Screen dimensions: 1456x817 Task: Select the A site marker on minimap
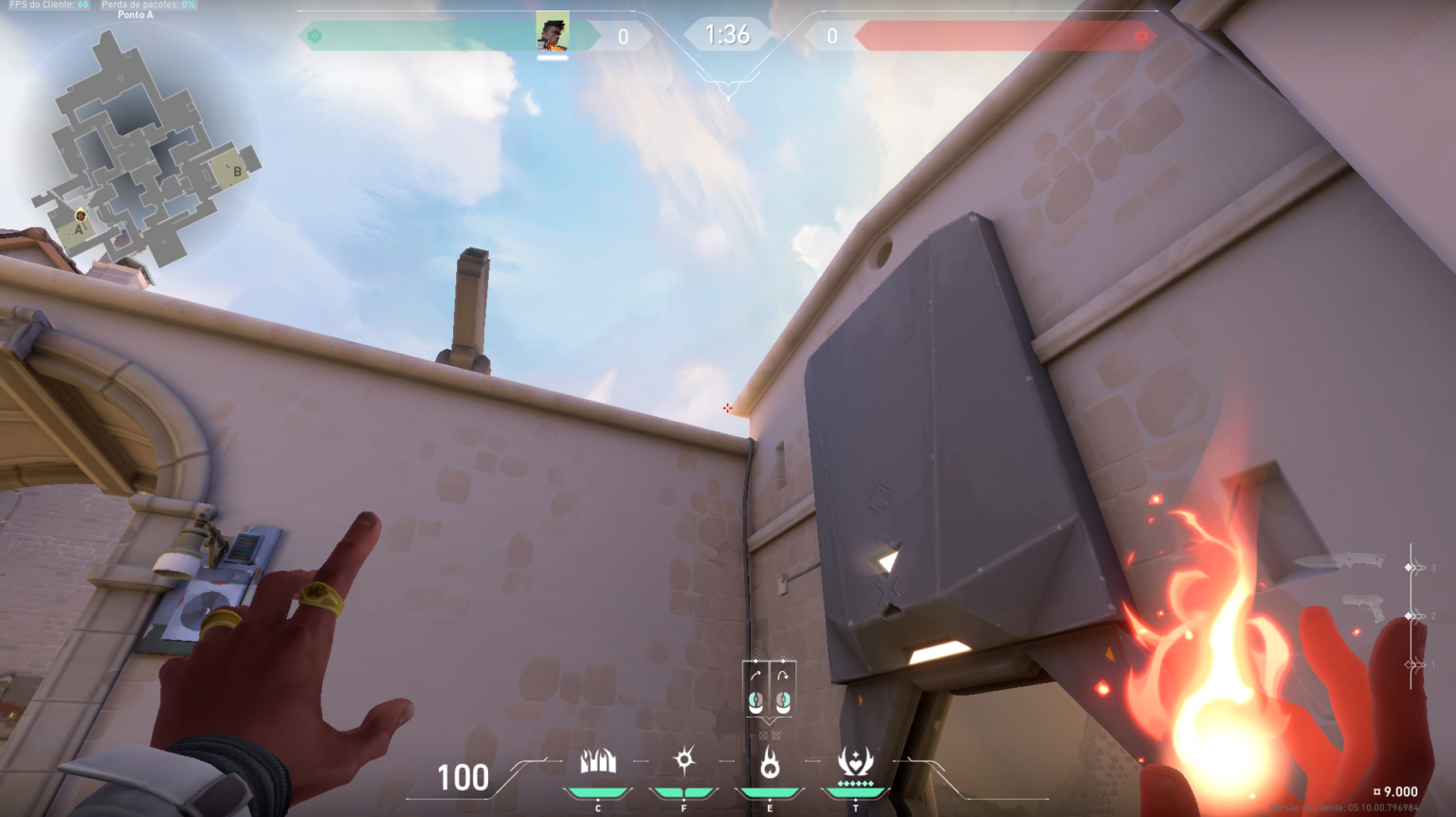pyautogui.click(x=78, y=228)
